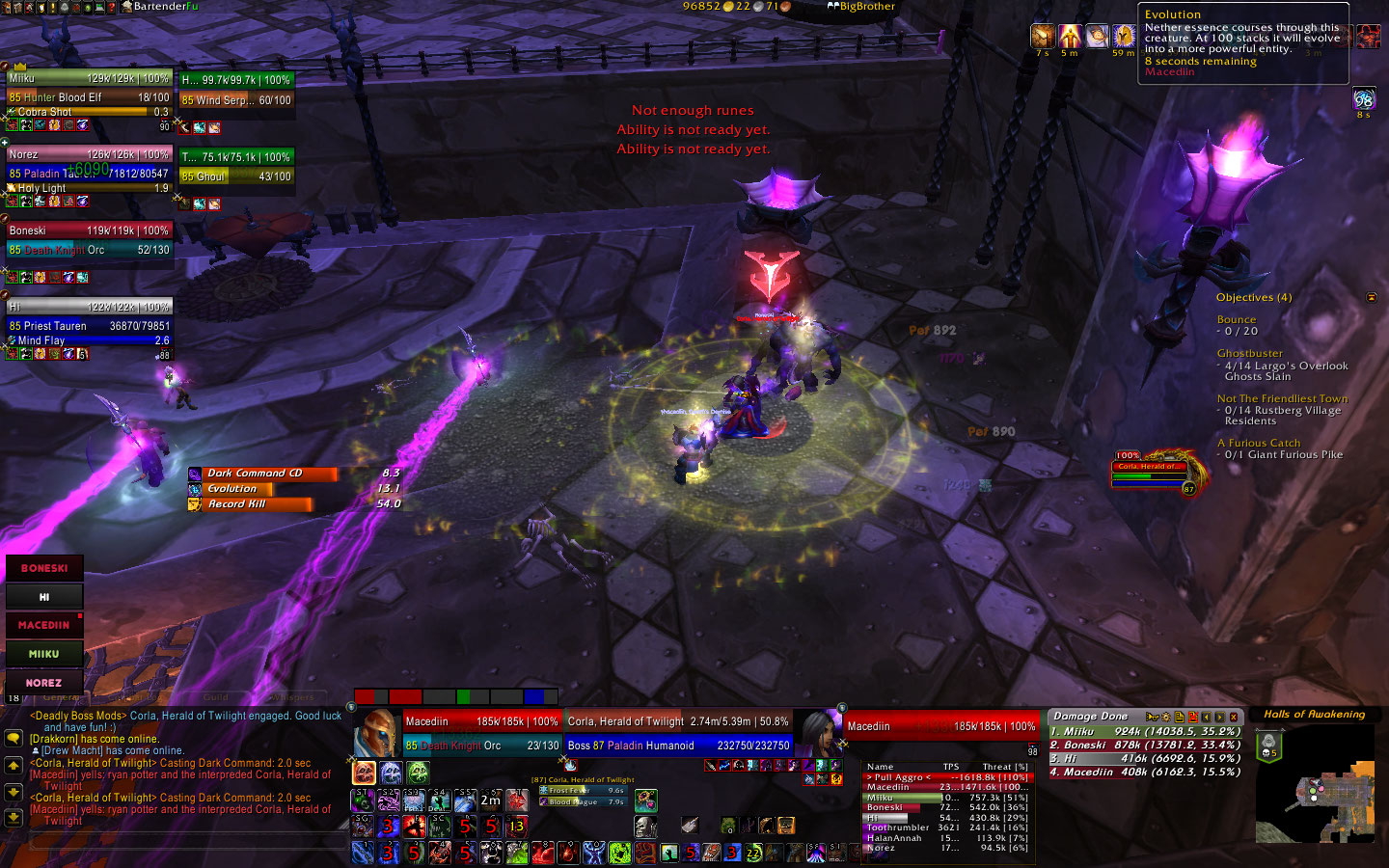Select the NOREZ name button
The width and height of the screenshot is (1389, 868).
point(44,683)
